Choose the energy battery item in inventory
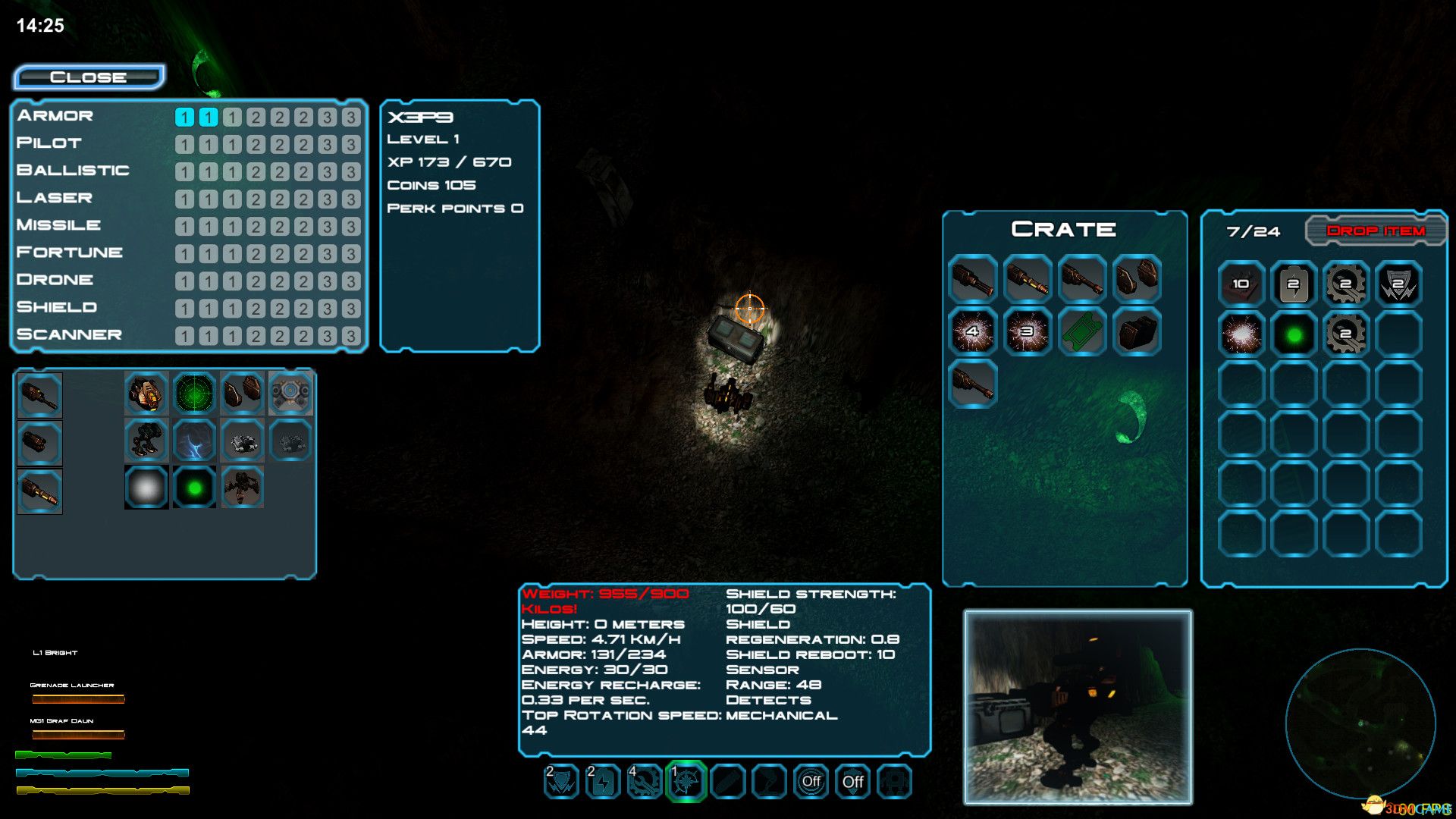This screenshot has height=819, width=1456. tap(1294, 284)
